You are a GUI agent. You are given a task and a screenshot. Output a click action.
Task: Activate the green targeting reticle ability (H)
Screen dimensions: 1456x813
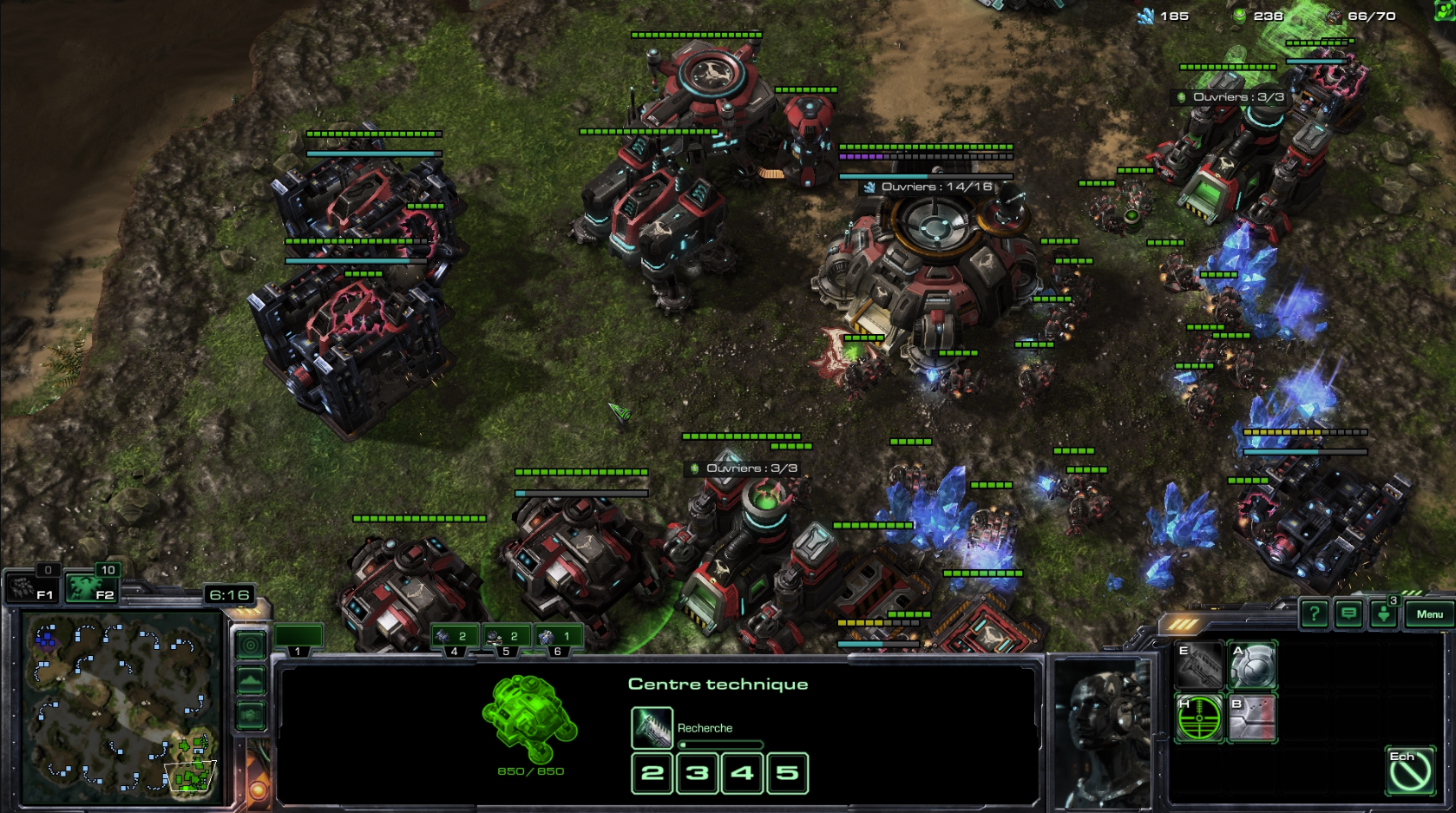point(1199,718)
